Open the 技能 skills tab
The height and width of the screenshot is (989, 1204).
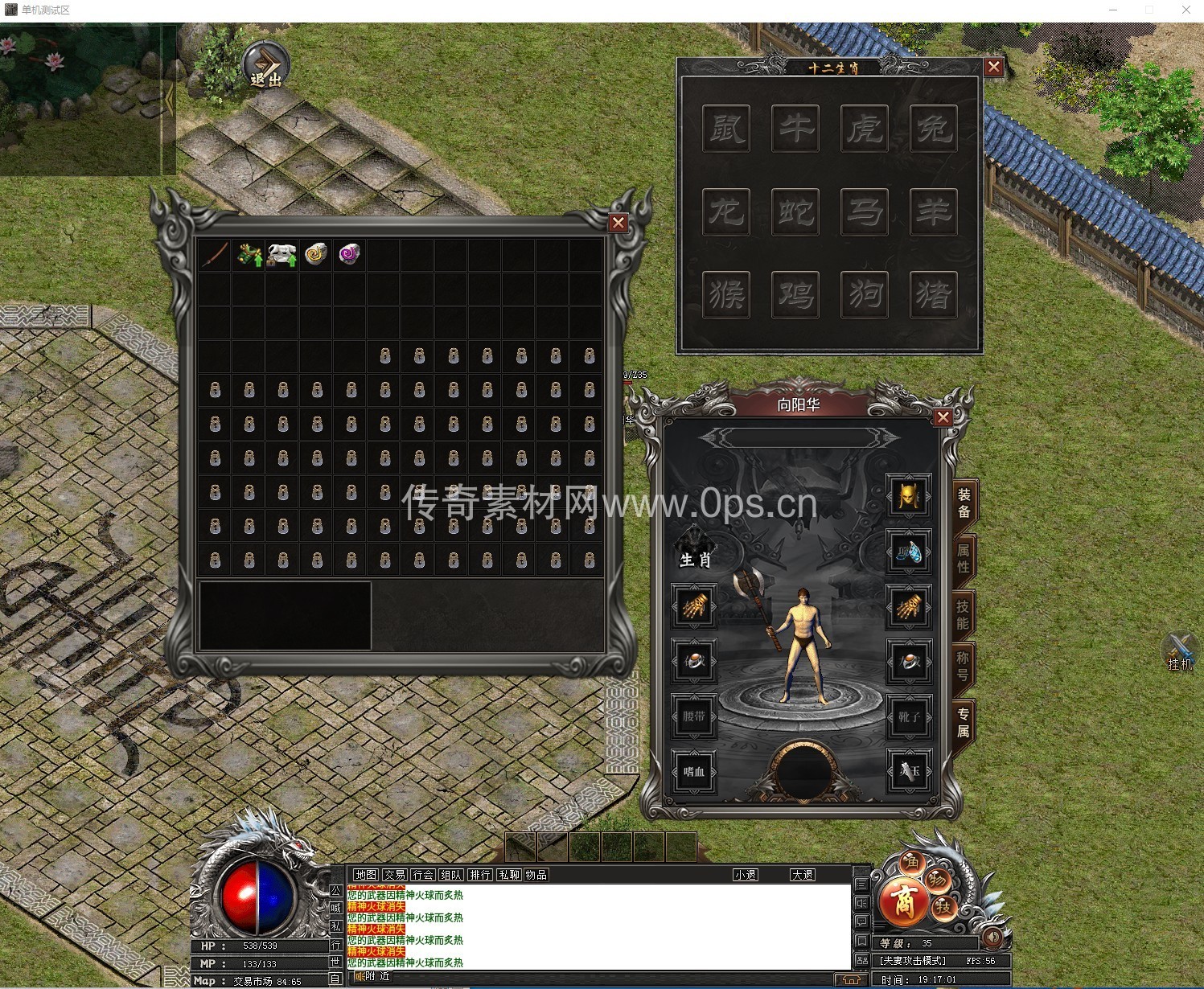click(x=964, y=614)
